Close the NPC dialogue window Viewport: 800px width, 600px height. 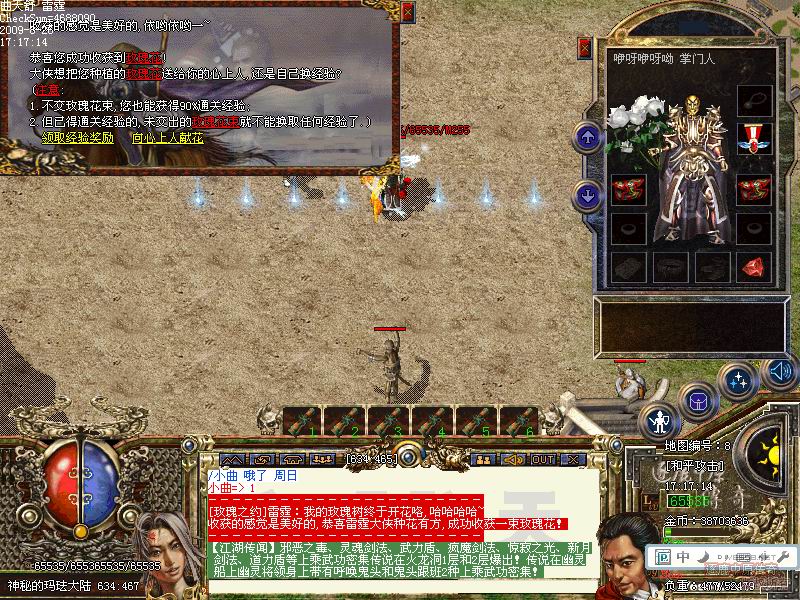coord(407,12)
